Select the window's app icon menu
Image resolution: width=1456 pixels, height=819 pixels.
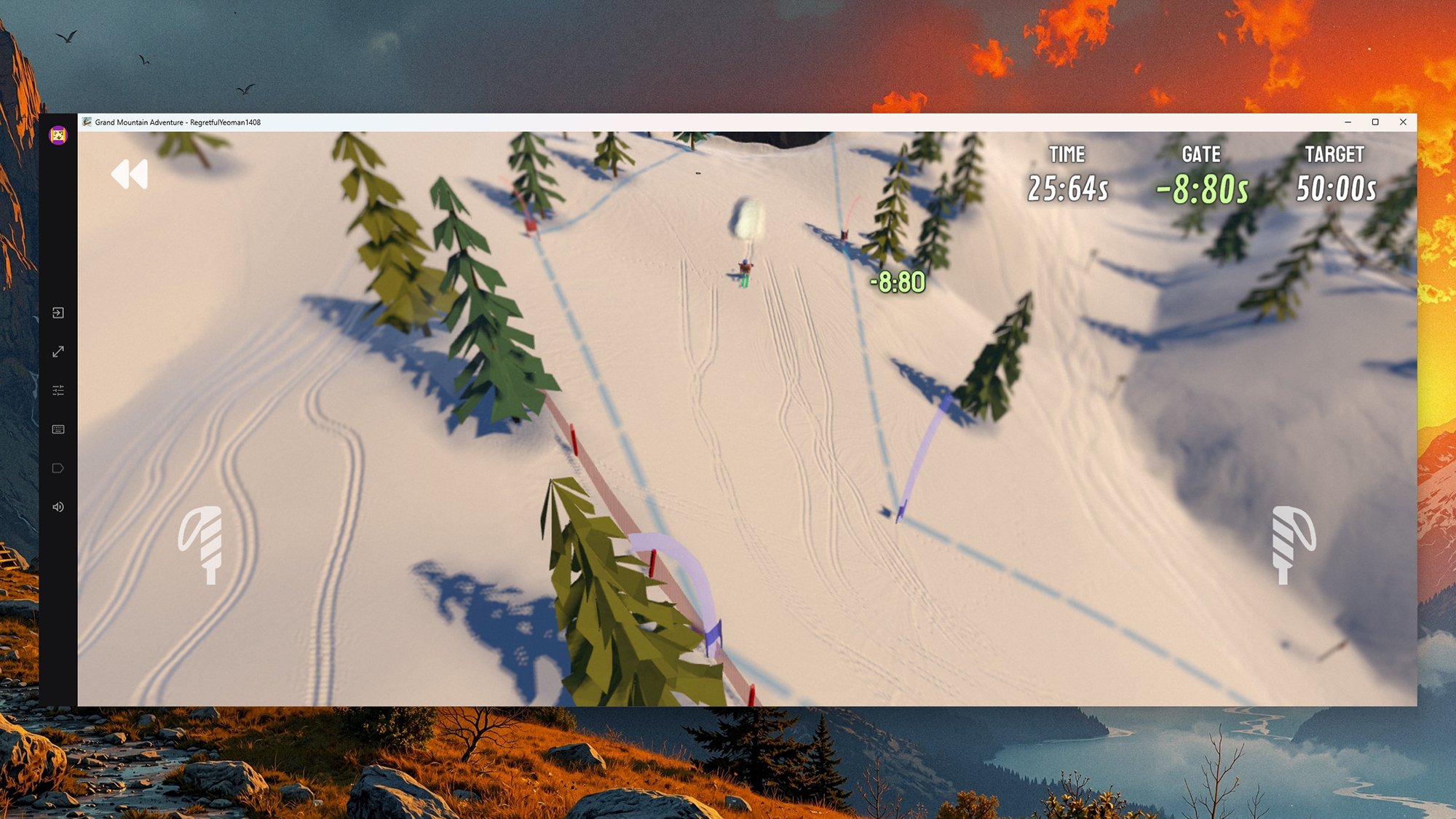pos(87,123)
